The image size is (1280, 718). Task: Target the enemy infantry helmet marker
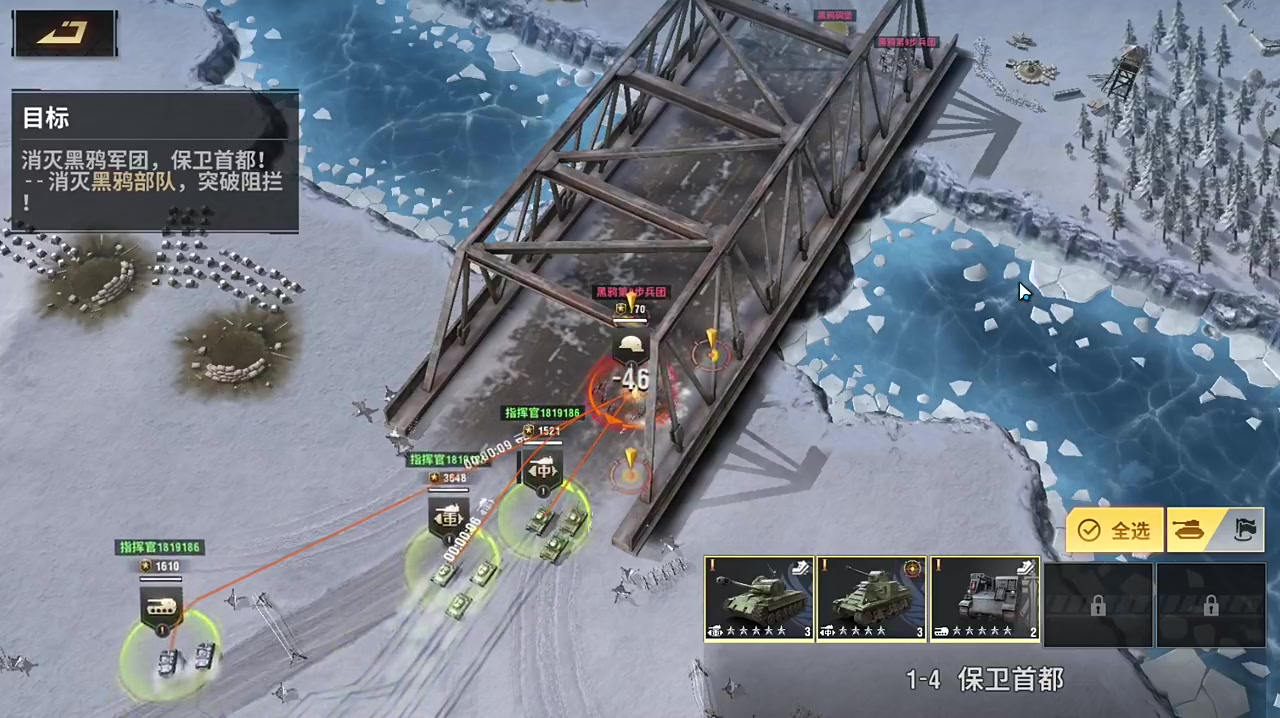(631, 346)
